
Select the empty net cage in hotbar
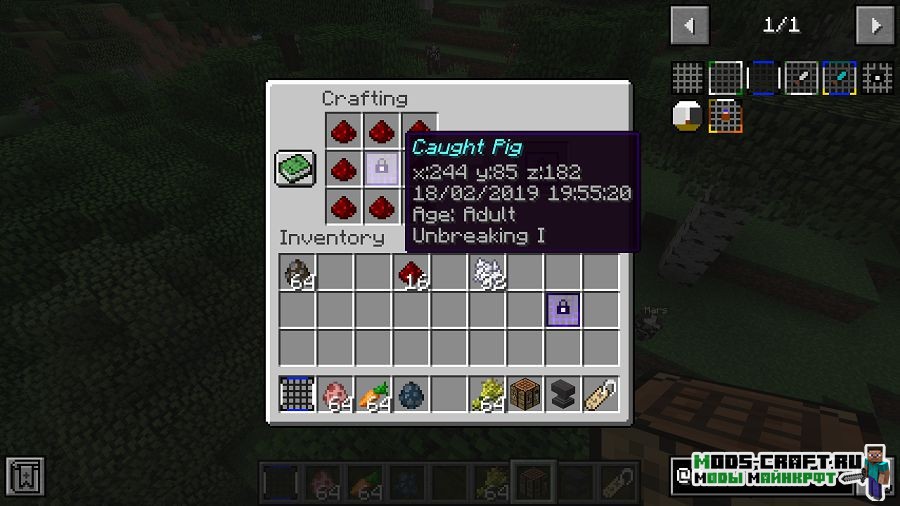[x=297, y=394]
